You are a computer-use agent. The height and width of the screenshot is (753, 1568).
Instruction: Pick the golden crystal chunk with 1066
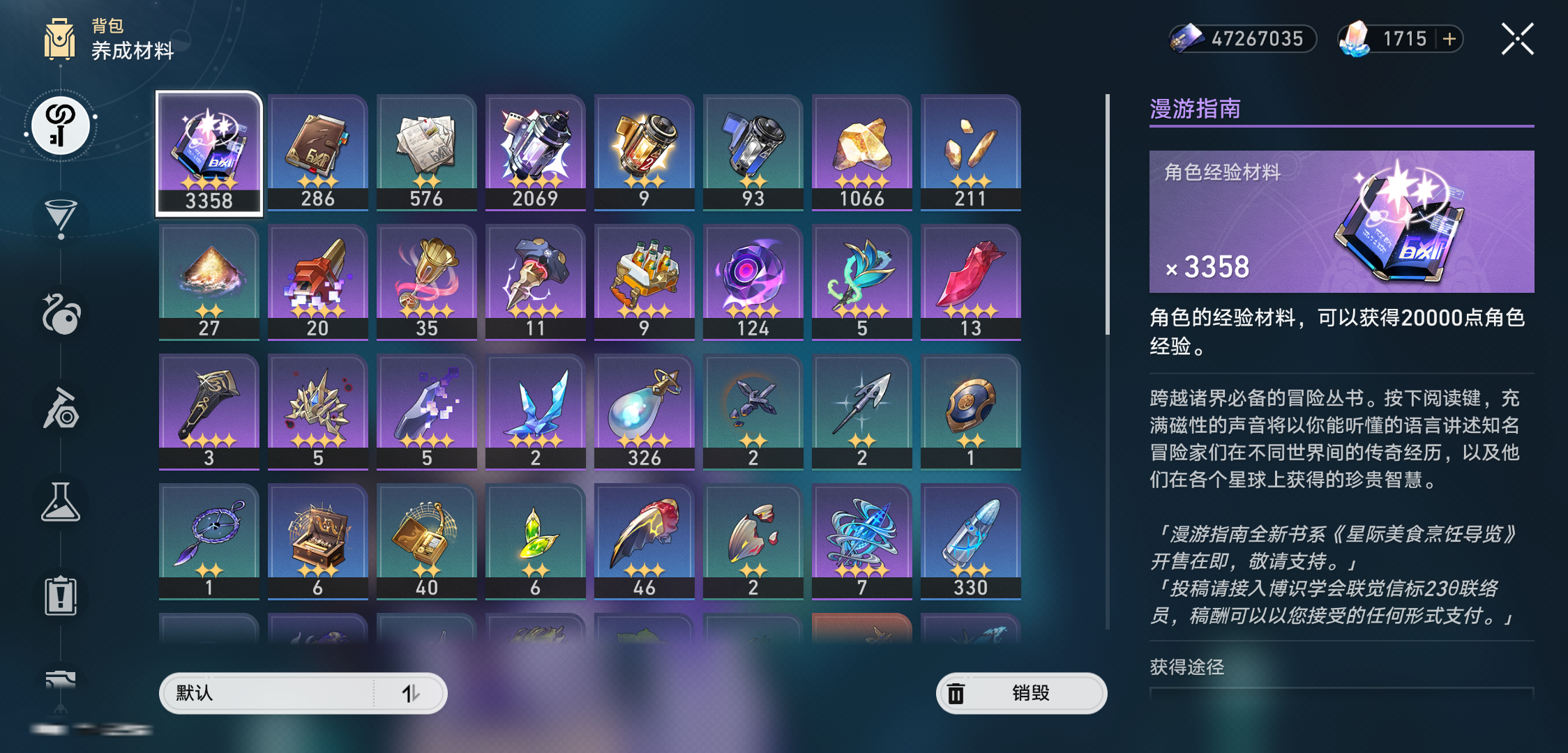pyautogui.click(x=862, y=152)
